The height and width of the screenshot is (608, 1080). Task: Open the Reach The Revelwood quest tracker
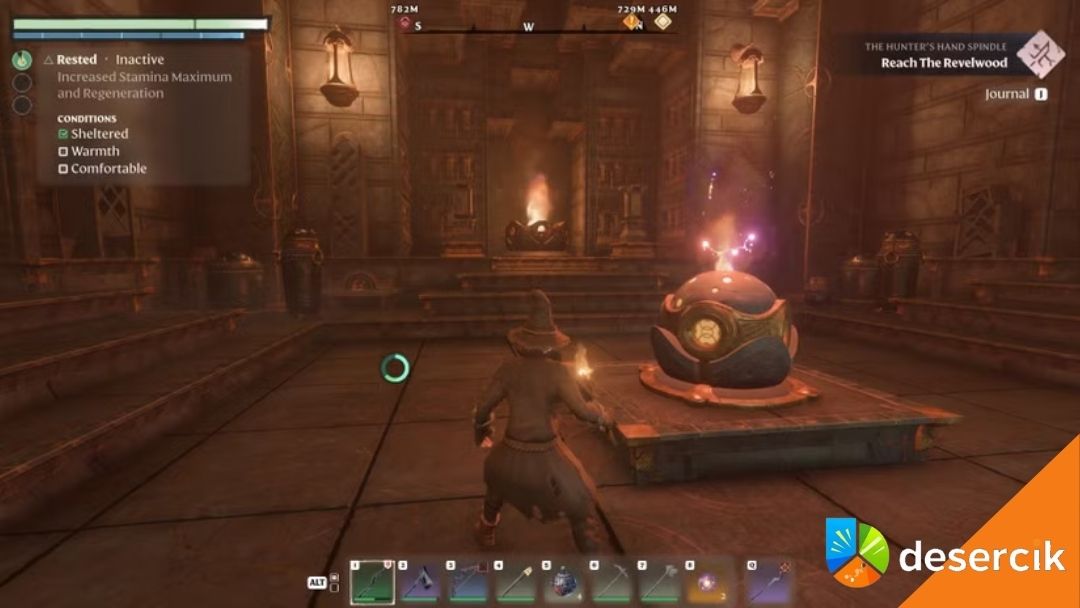[945, 63]
